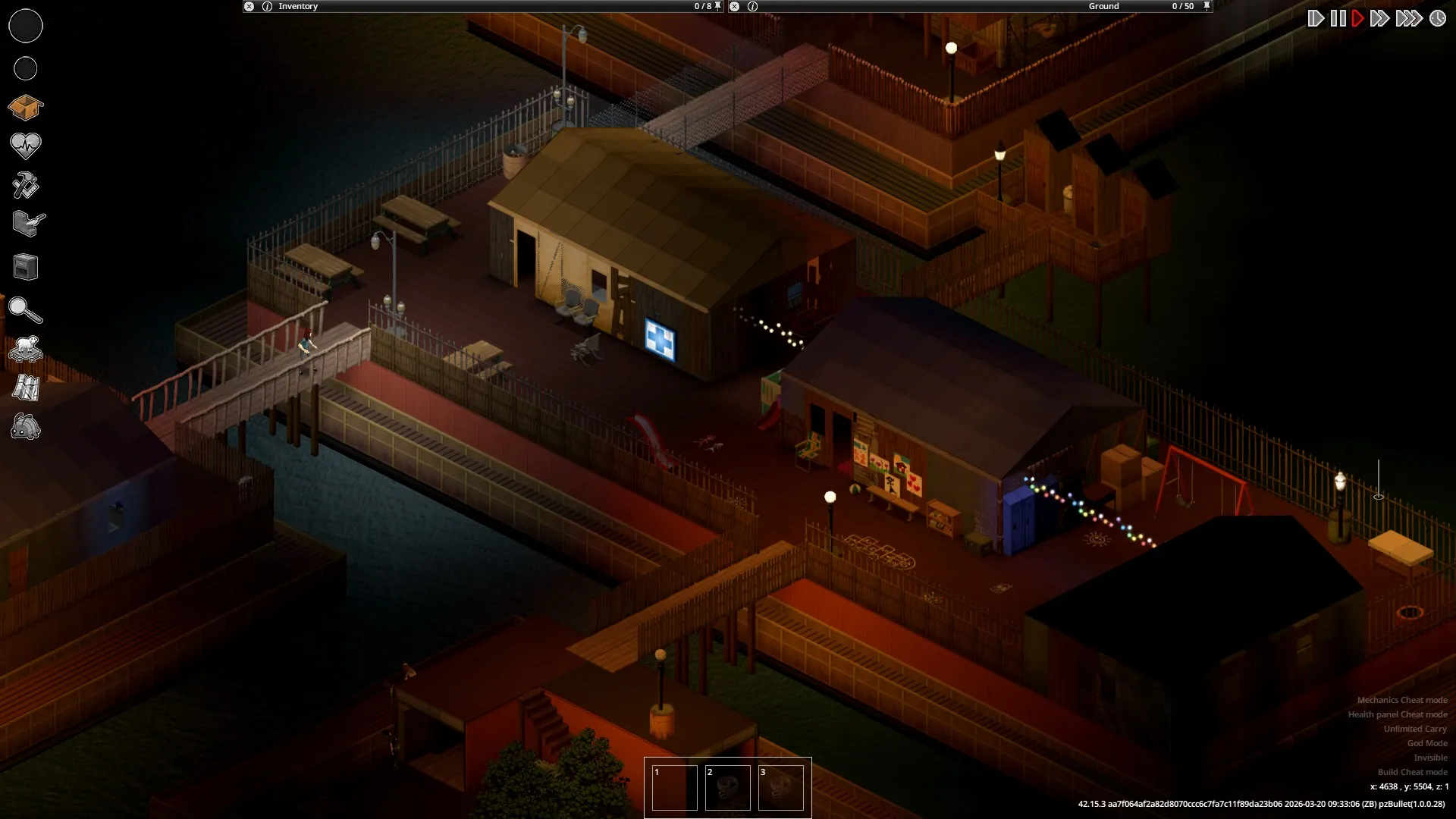Close the Ground panel
This screenshot has width=1456, height=819.
tap(734, 6)
